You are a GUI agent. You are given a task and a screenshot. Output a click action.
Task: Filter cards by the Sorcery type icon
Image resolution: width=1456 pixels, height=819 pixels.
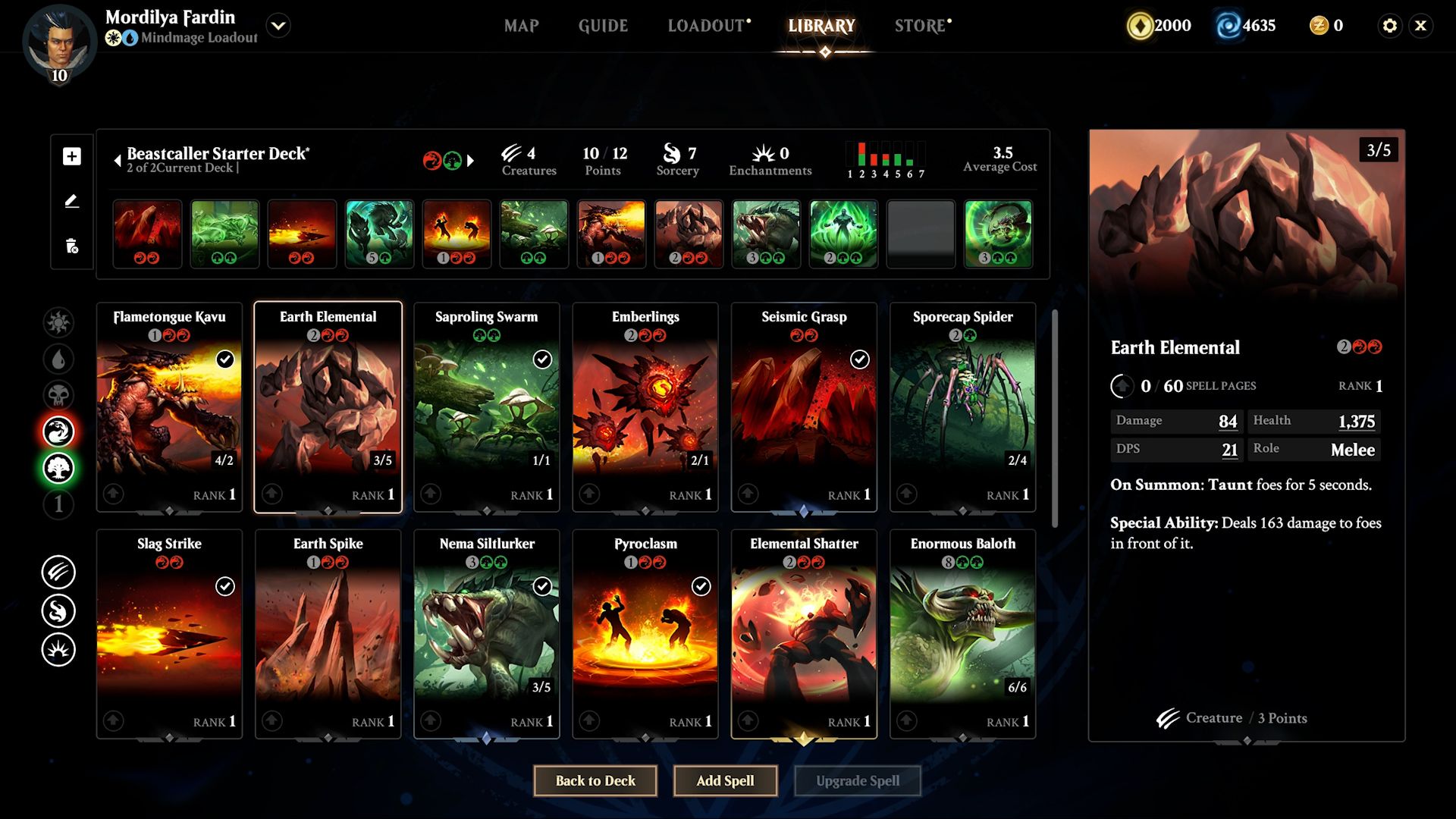click(x=59, y=610)
